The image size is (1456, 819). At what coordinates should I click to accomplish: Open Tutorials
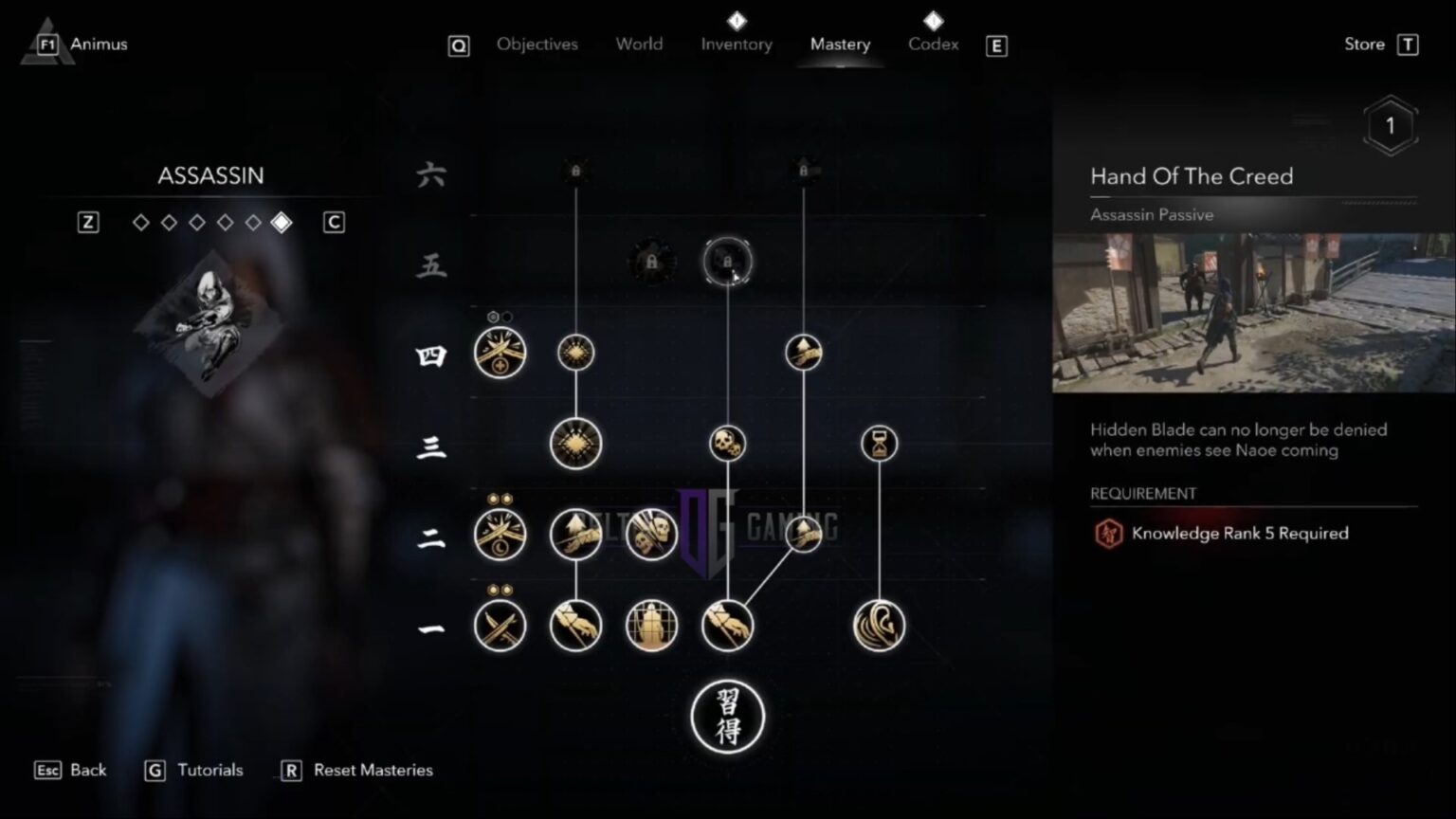[x=209, y=770]
